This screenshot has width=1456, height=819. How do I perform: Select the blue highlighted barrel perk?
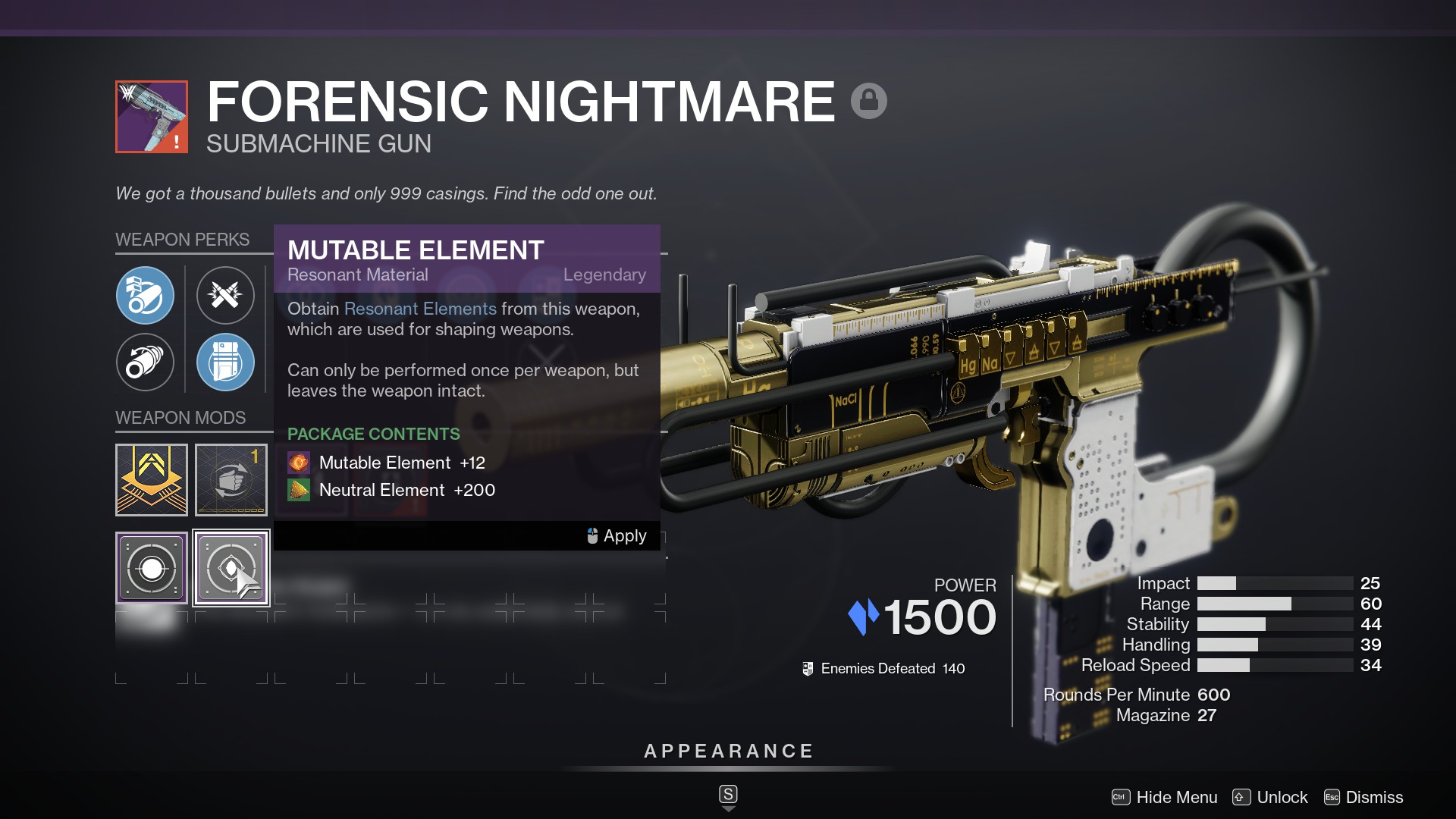(x=146, y=296)
